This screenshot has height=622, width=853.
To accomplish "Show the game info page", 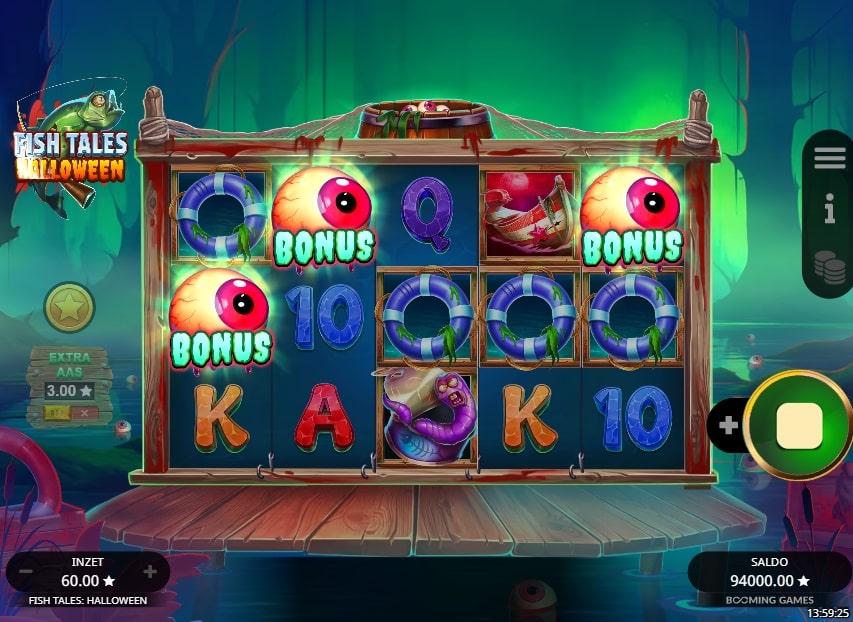I will click(829, 210).
